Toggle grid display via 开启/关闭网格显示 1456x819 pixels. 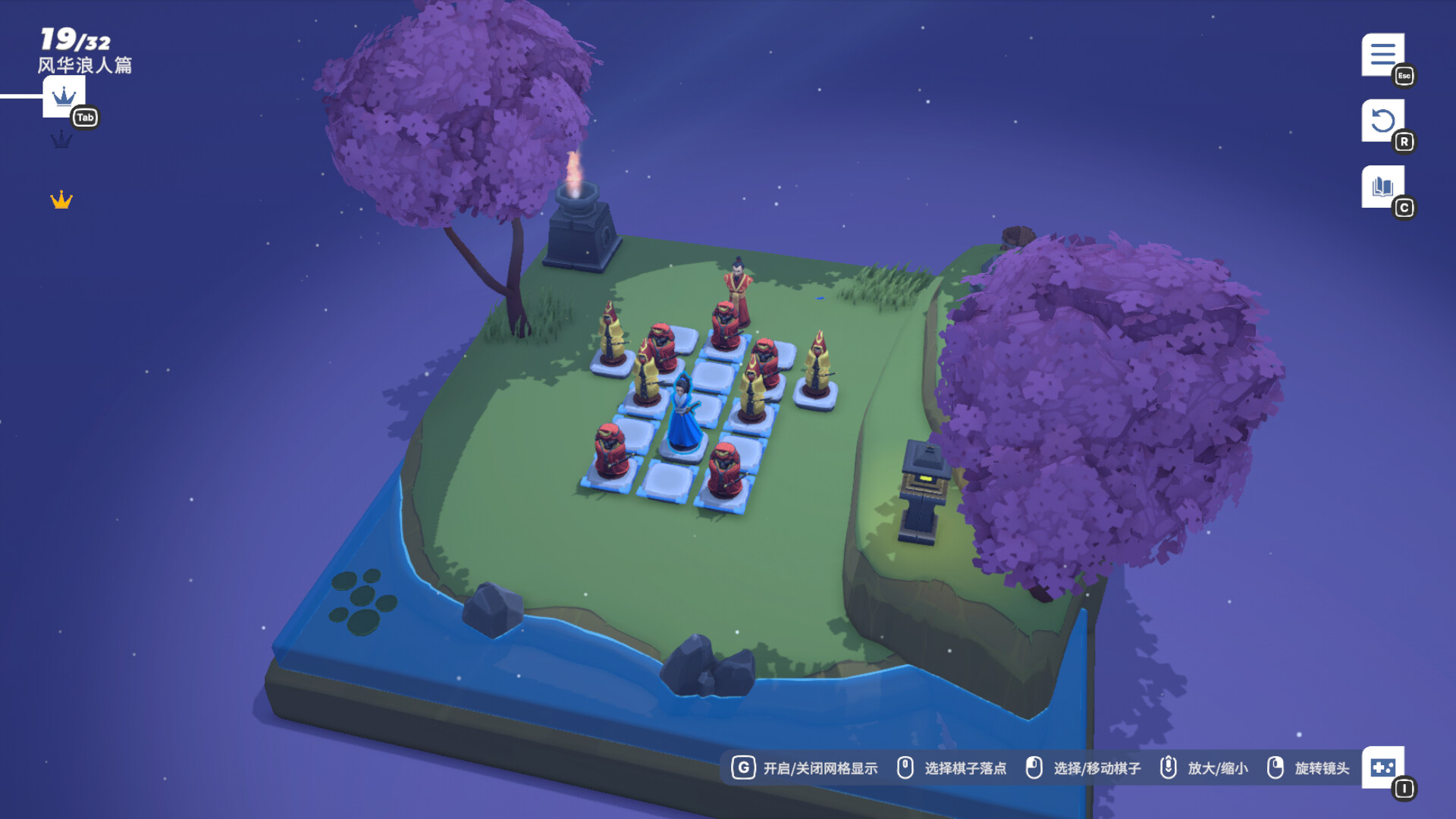tap(820, 767)
